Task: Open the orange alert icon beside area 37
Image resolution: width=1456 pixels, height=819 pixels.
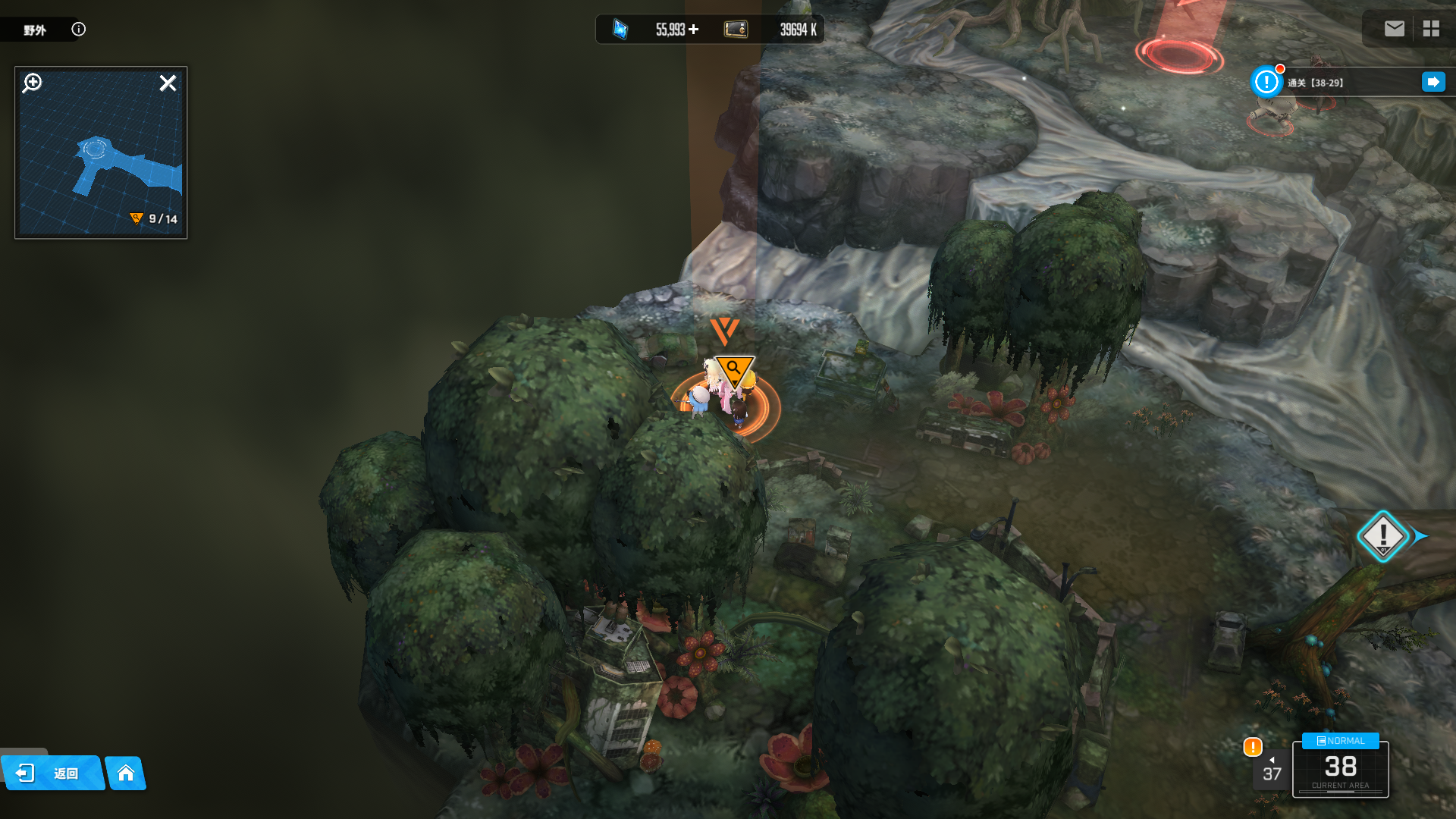Action: tap(1253, 747)
